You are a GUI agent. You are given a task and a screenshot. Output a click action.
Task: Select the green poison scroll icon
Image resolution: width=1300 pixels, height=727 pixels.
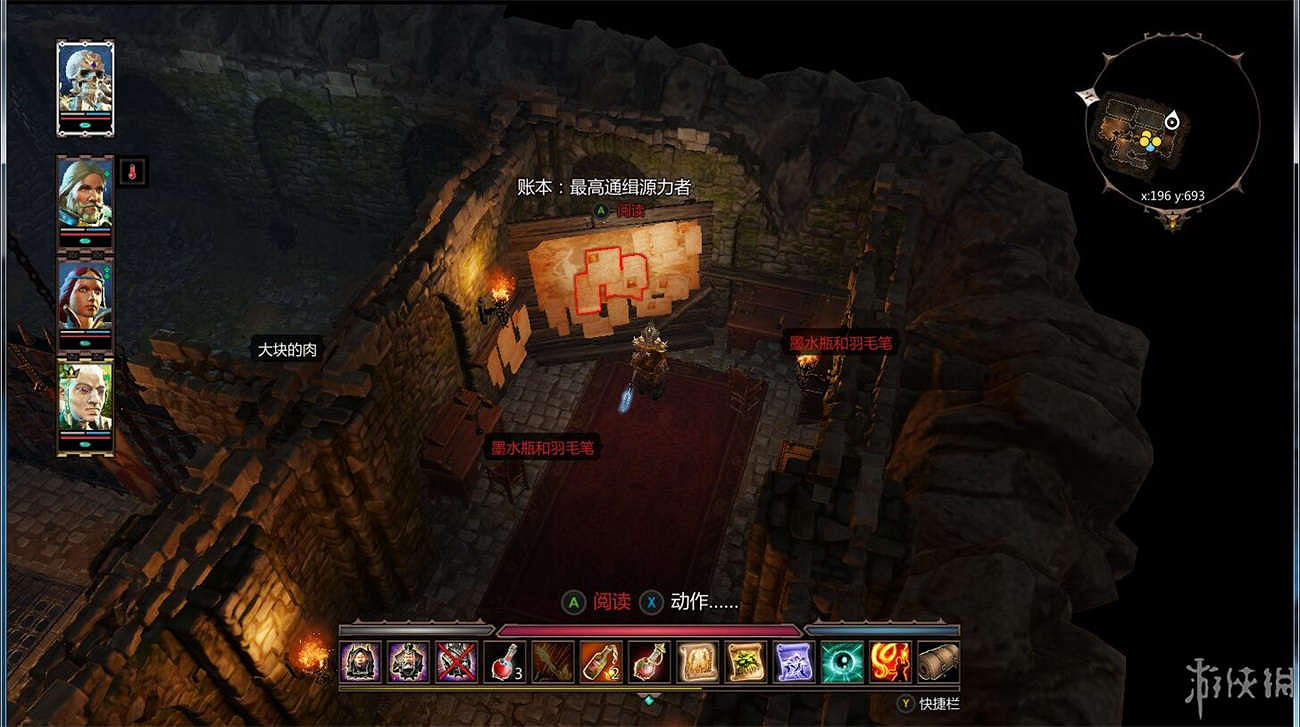(x=745, y=661)
